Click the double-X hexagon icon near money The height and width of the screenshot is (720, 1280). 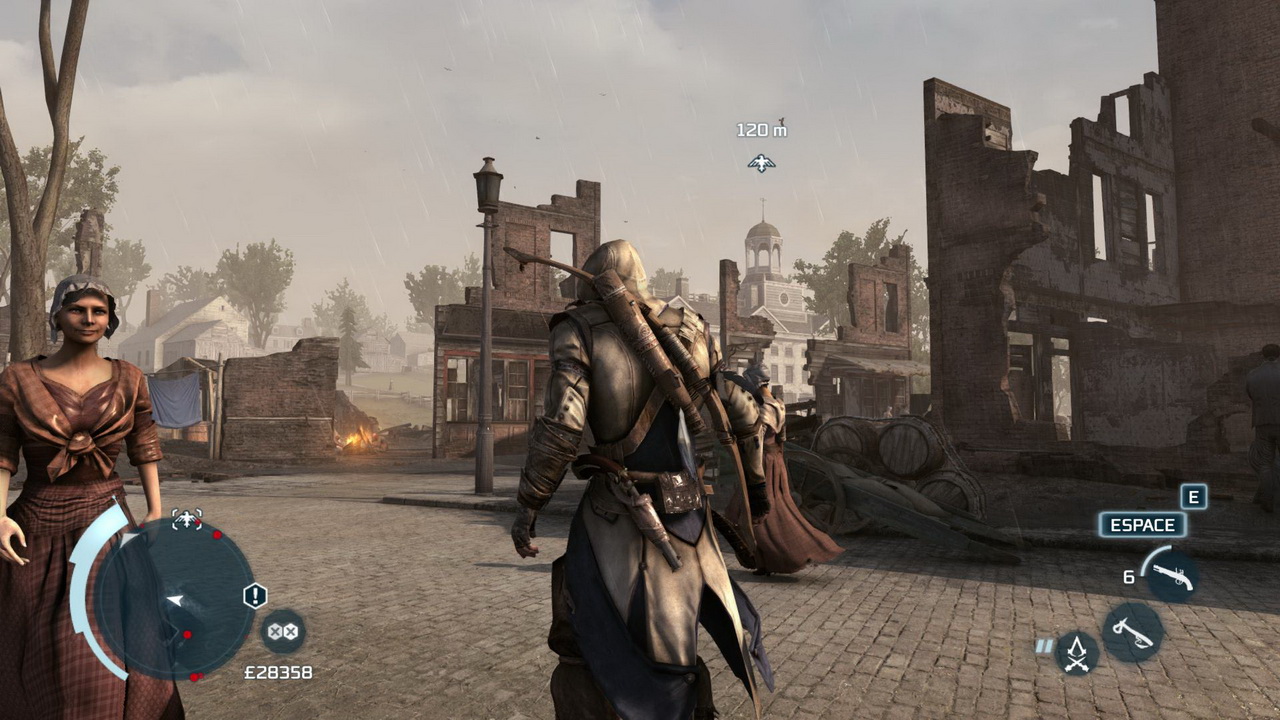point(283,631)
